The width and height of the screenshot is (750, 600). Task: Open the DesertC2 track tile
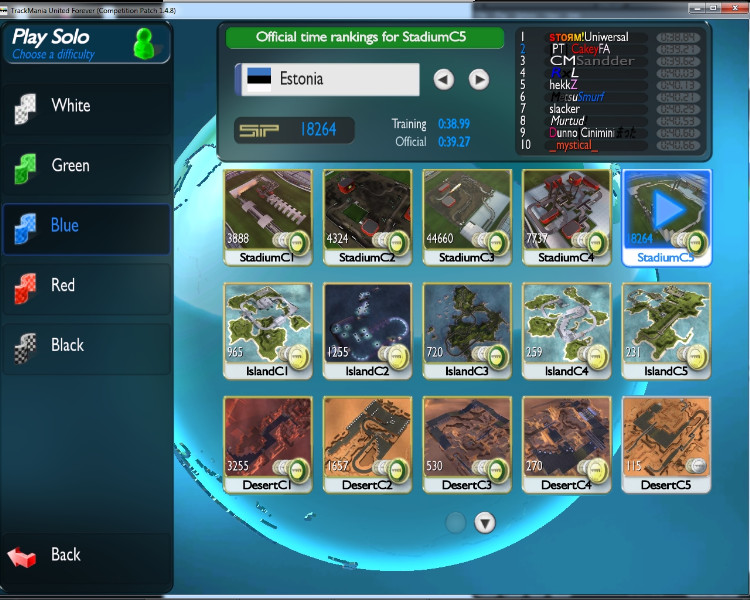(367, 442)
